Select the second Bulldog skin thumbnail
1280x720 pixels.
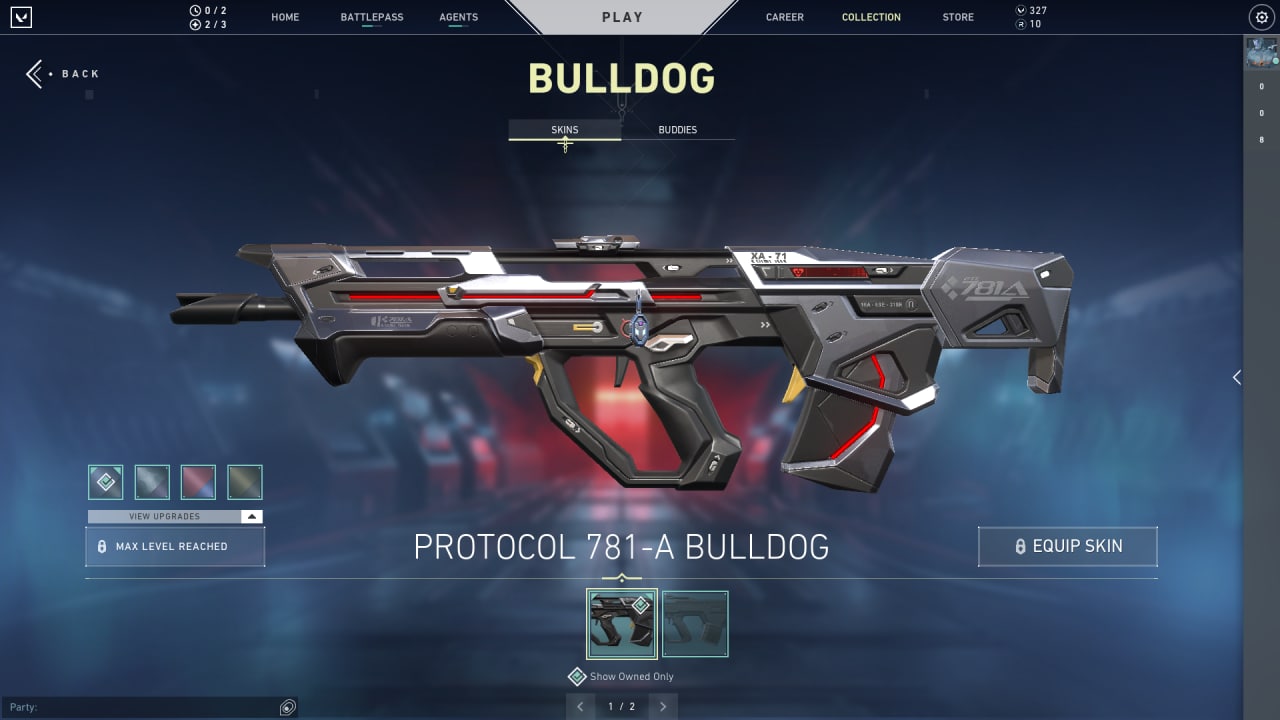tap(695, 623)
